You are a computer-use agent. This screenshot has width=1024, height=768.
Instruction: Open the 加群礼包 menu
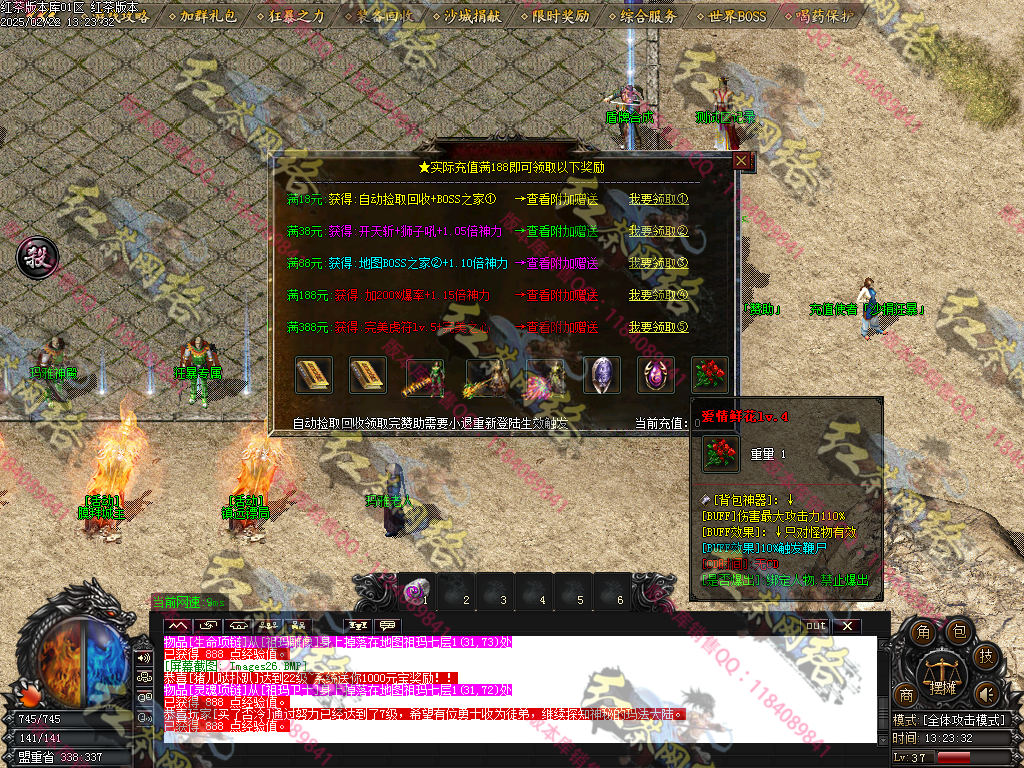coord(208,16)
